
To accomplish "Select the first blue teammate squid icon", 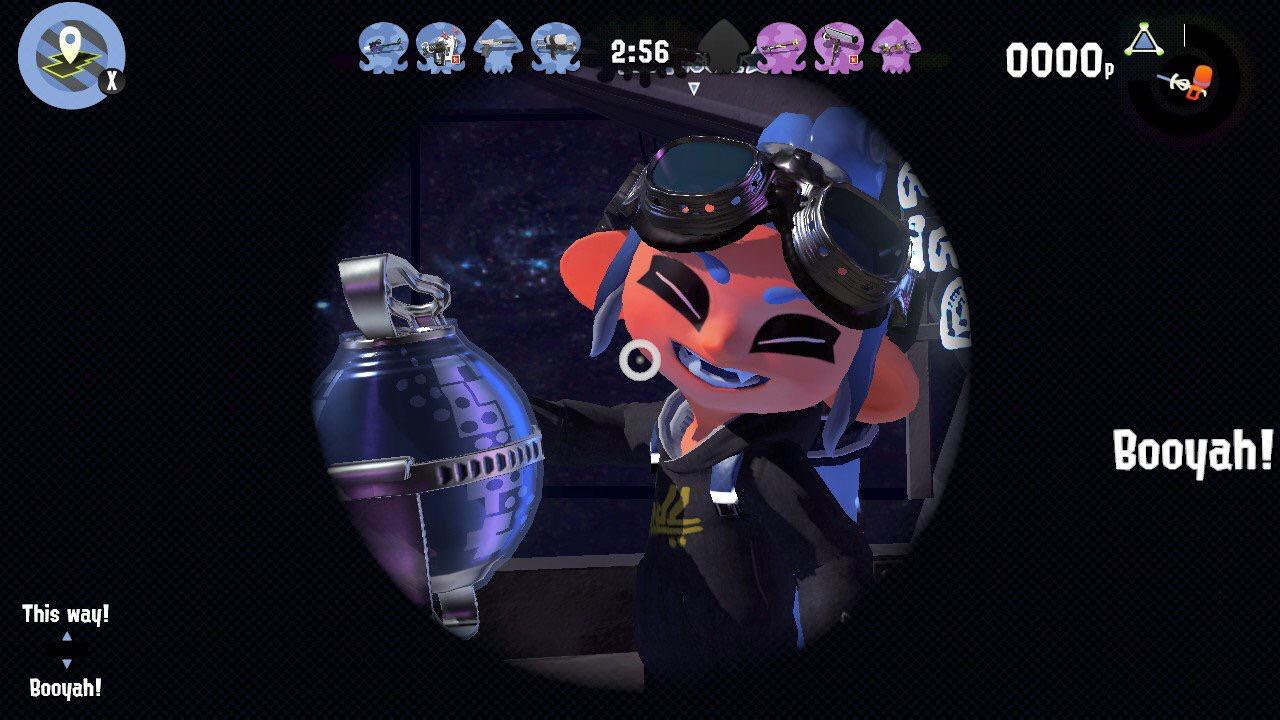I will click(383, 50).
